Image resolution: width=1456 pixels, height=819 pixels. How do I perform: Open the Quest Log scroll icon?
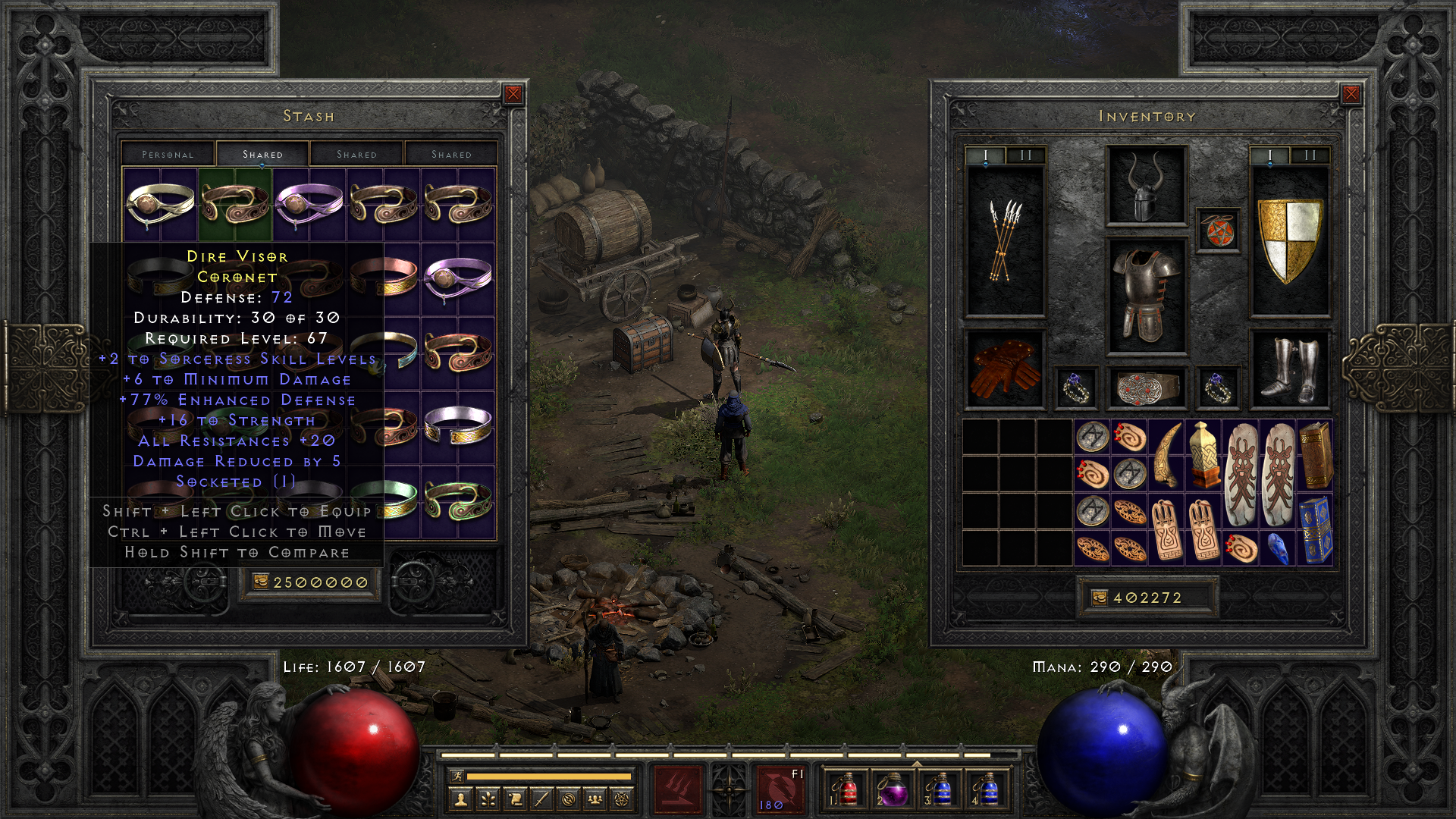516,799
